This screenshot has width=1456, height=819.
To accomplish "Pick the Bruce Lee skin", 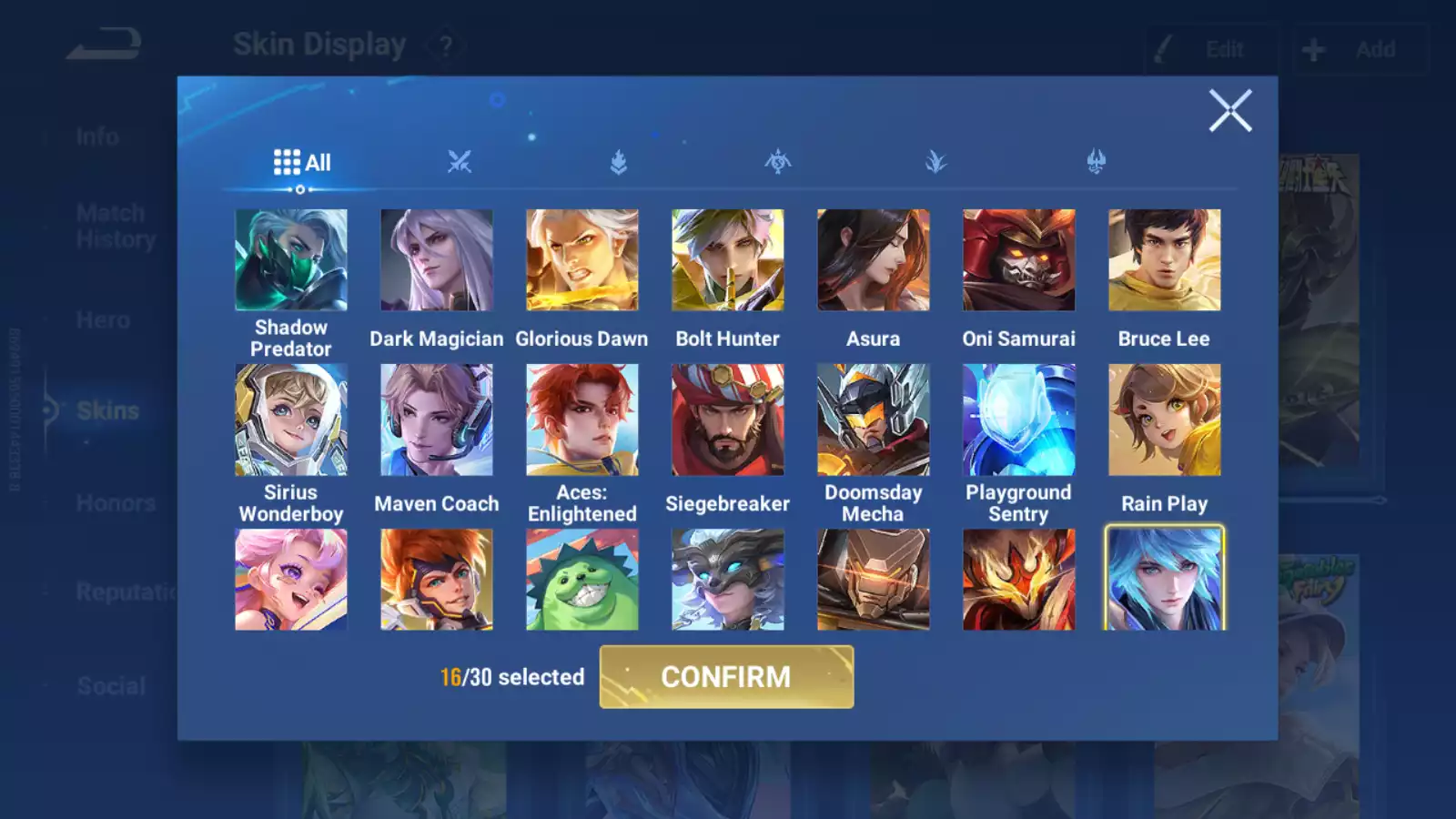I will click(1165, 260).
